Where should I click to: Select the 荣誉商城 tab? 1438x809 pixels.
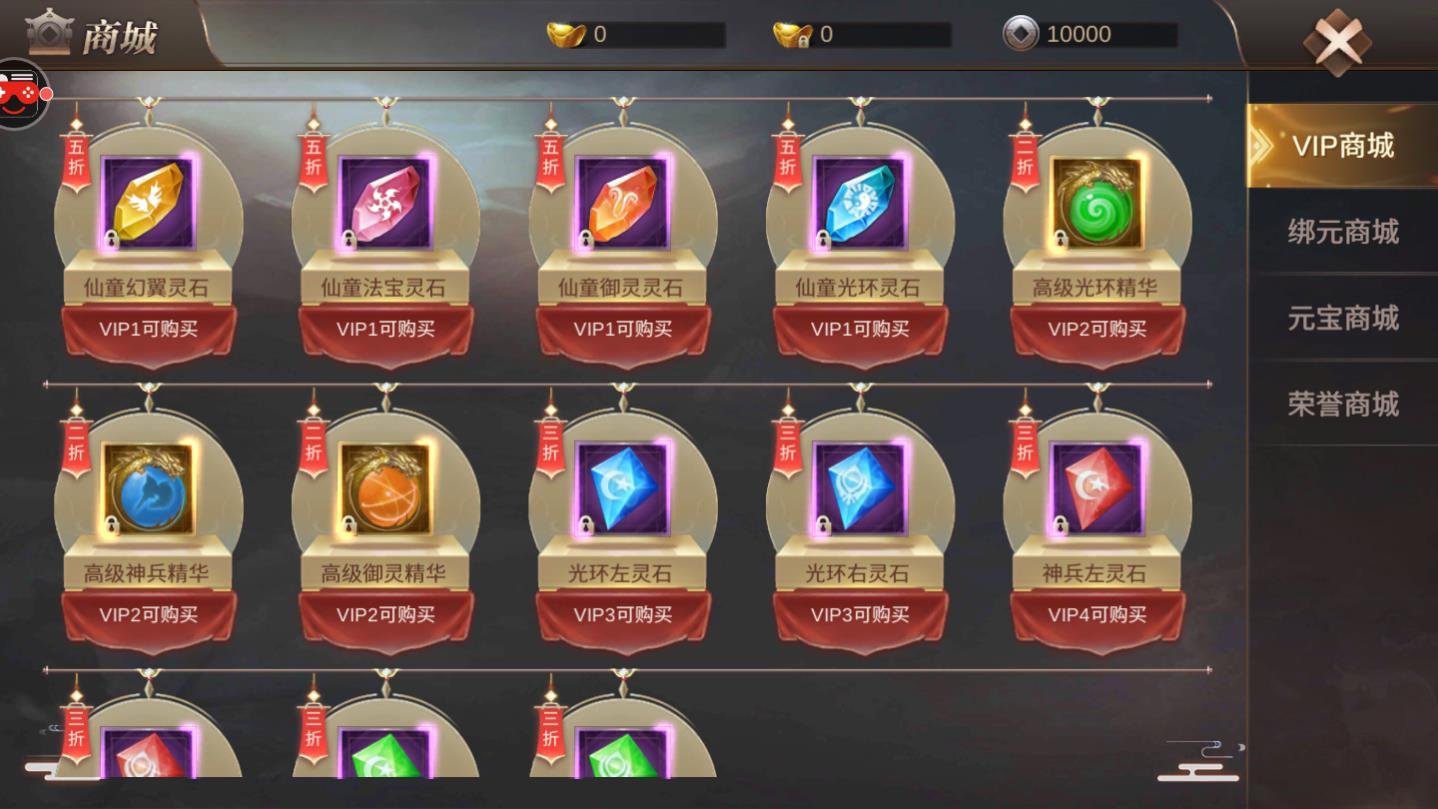point(1341,404)
